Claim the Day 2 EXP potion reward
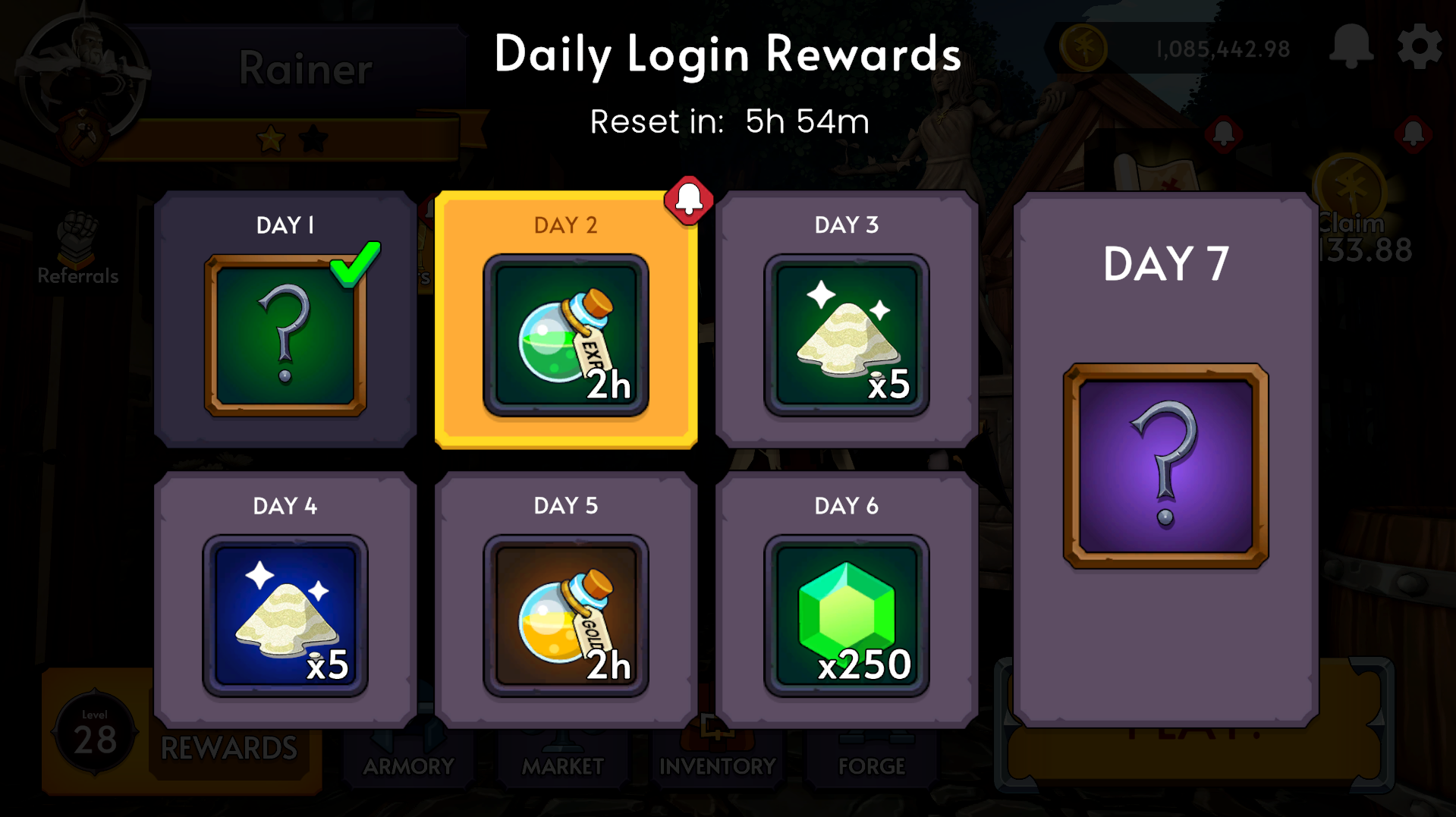 [x=566, y=336]
